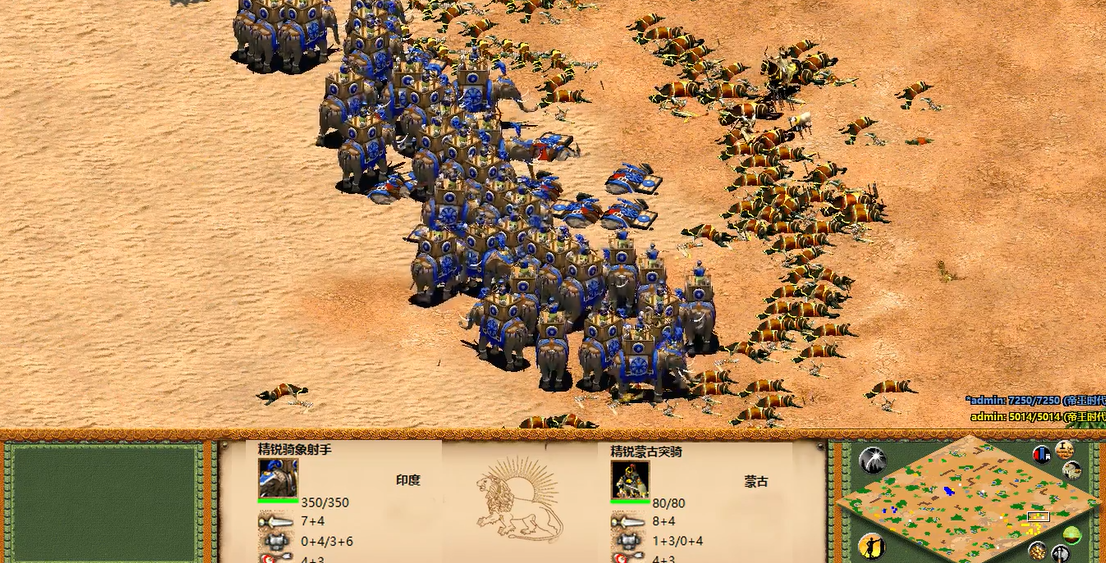Select the elite Mongol unit portrait
1106x563 pixels.
tap(630, 481)
